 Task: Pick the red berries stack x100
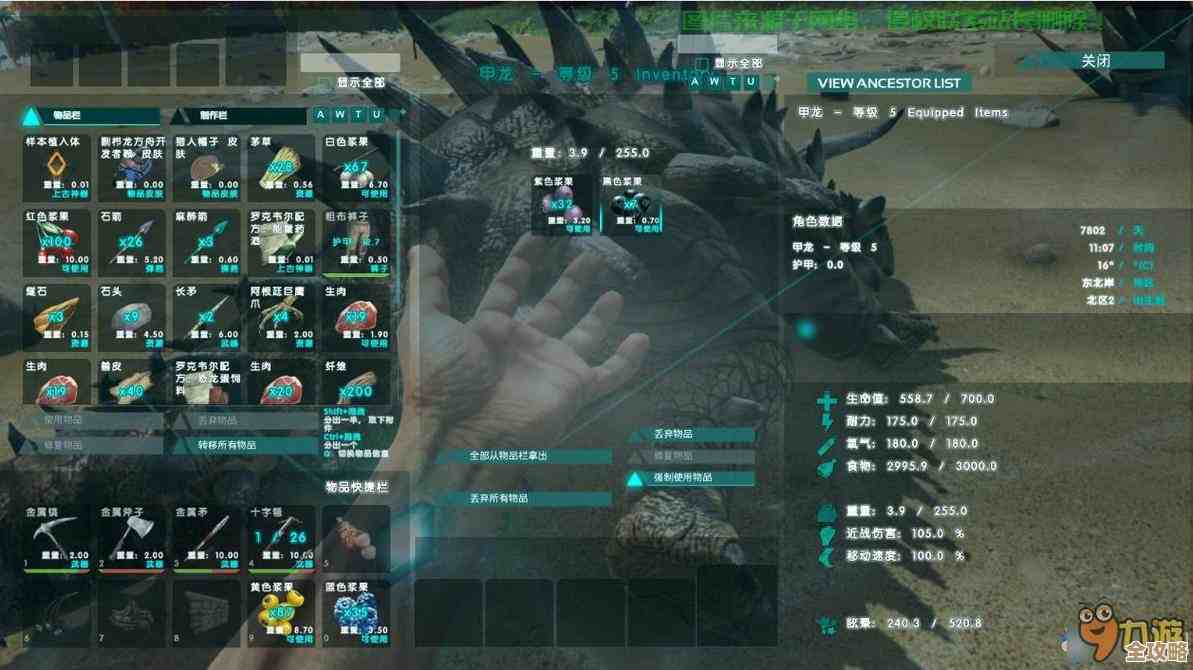[x=56, y=241]
